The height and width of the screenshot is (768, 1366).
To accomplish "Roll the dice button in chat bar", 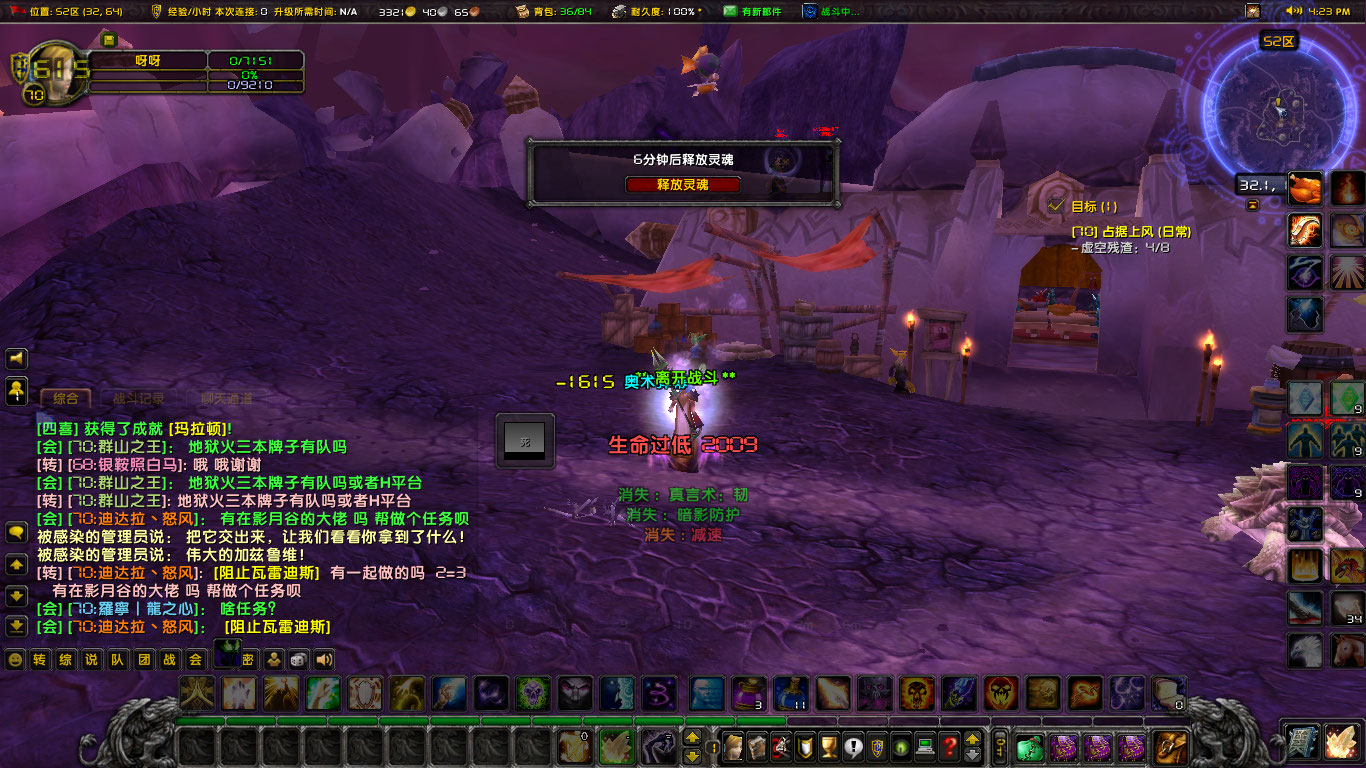I will tap(298, 660).
